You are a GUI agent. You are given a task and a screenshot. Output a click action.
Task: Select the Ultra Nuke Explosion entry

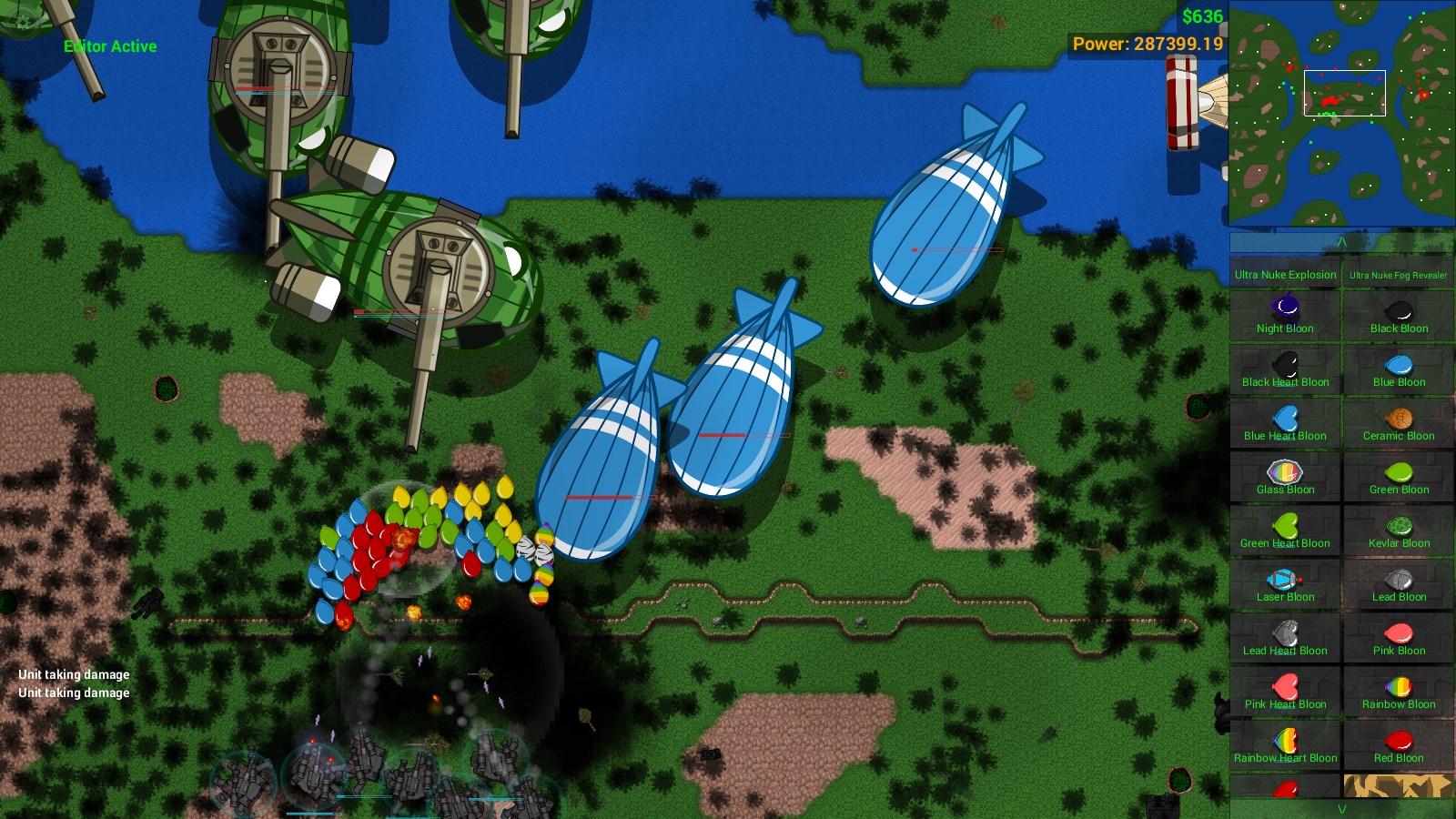(1285, 274)
